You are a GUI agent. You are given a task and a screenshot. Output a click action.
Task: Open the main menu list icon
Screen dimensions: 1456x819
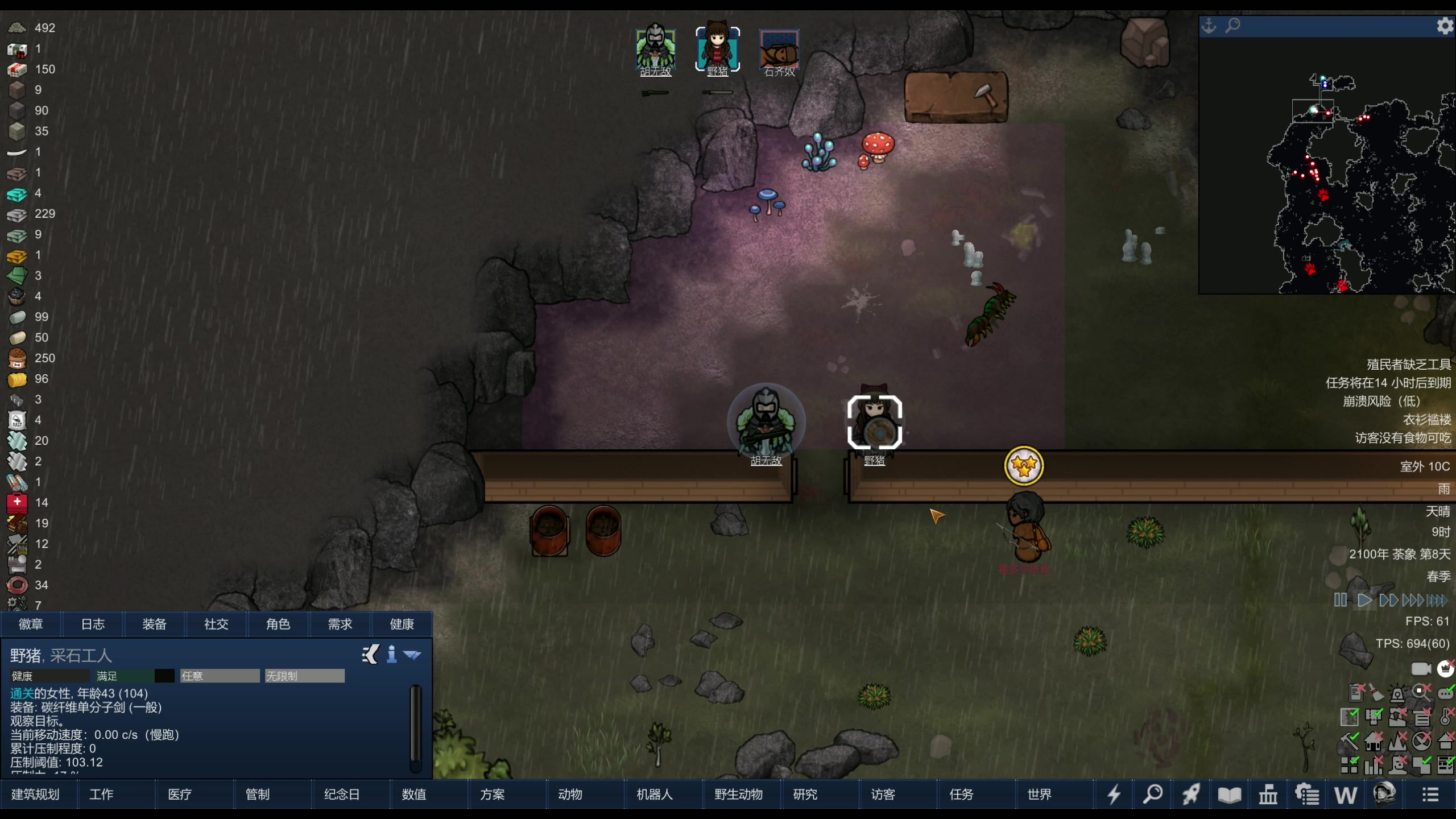(1430, 794)
